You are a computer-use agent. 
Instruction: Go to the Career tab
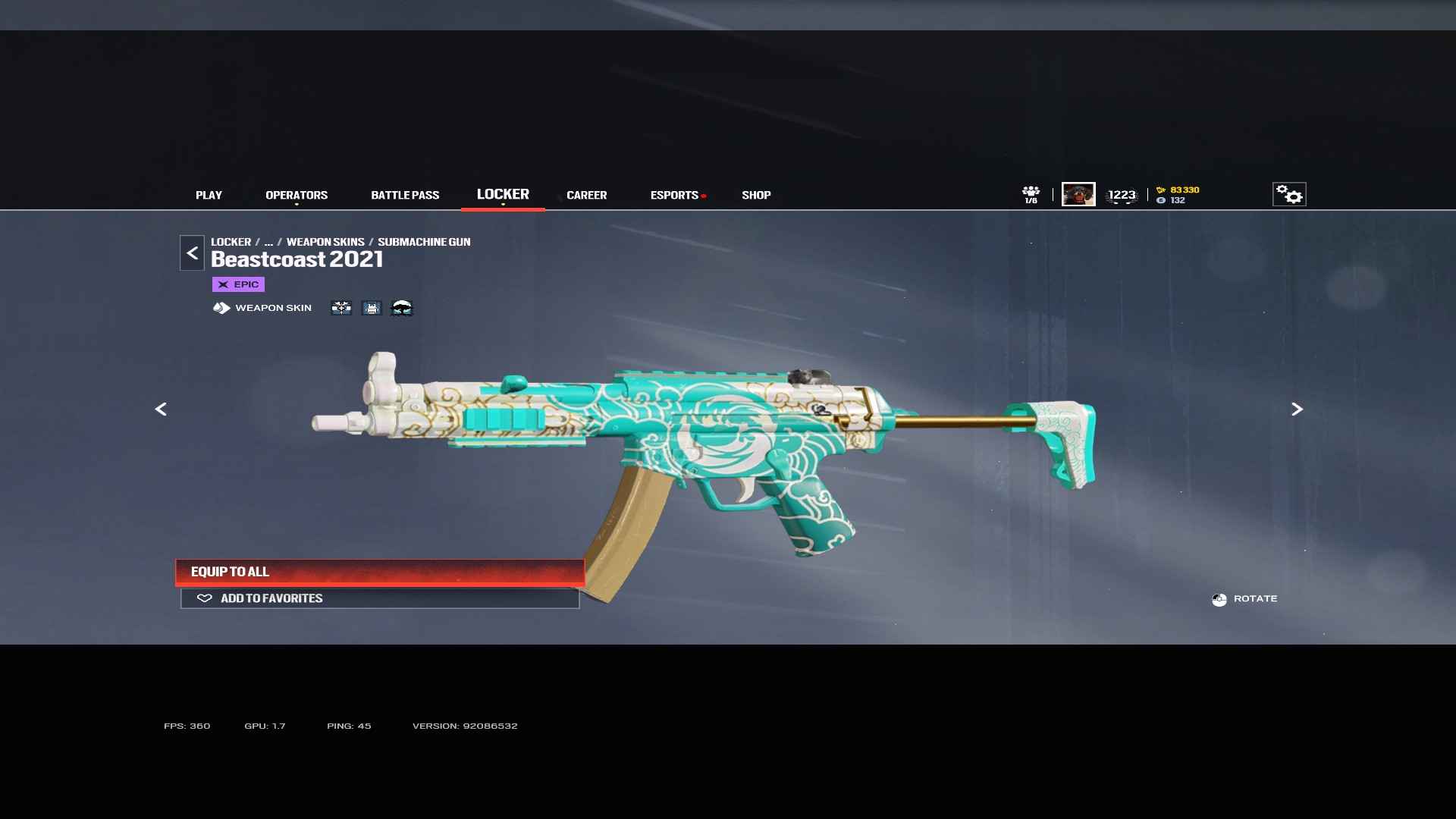[586, 195]
